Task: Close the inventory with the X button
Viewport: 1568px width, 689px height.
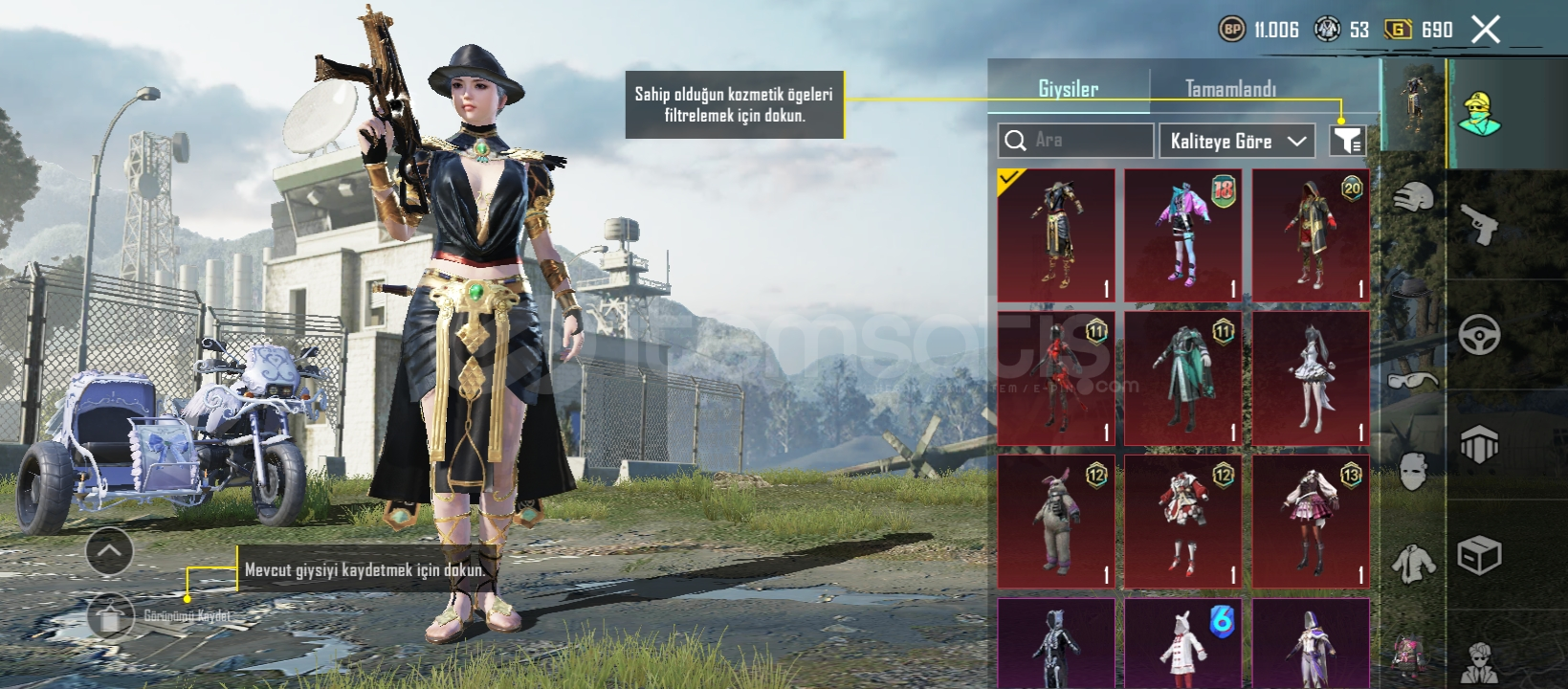Action: click(x=1485, y=30)
